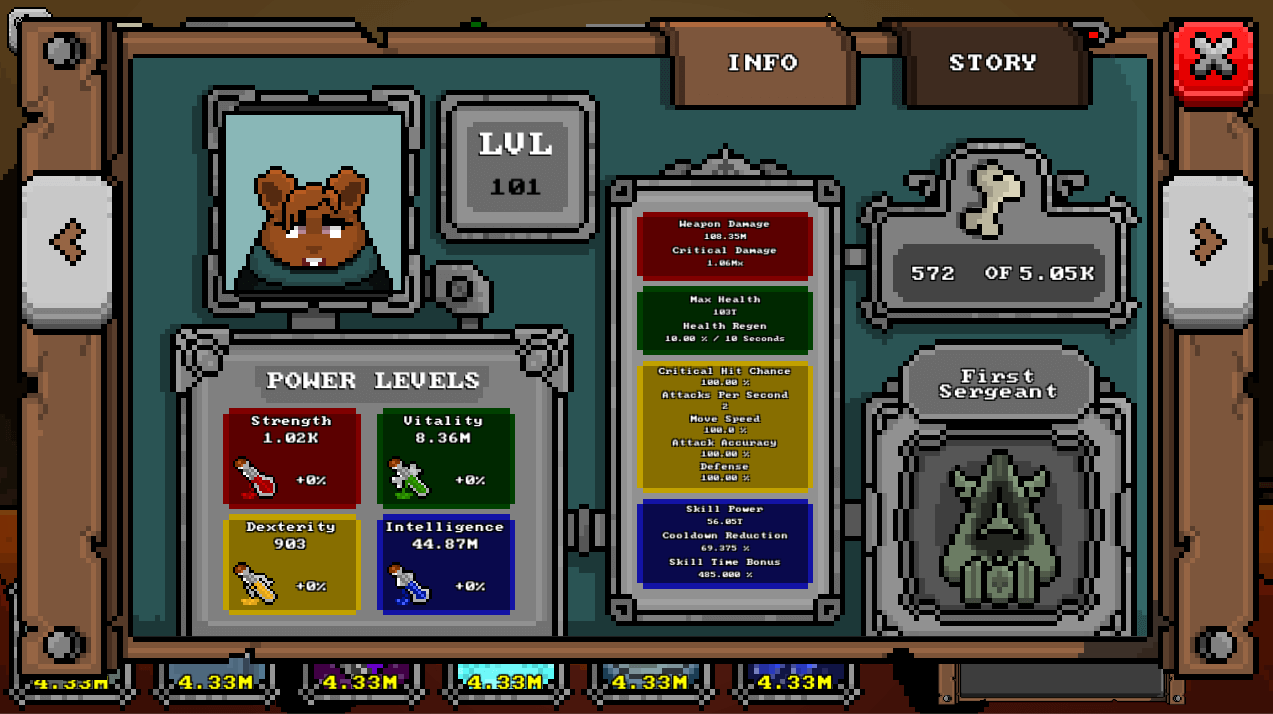Screen dimensions: 1273x714
Task: Click the hamster character portrait
Action: pyautogui.click(x=314, y=203)
